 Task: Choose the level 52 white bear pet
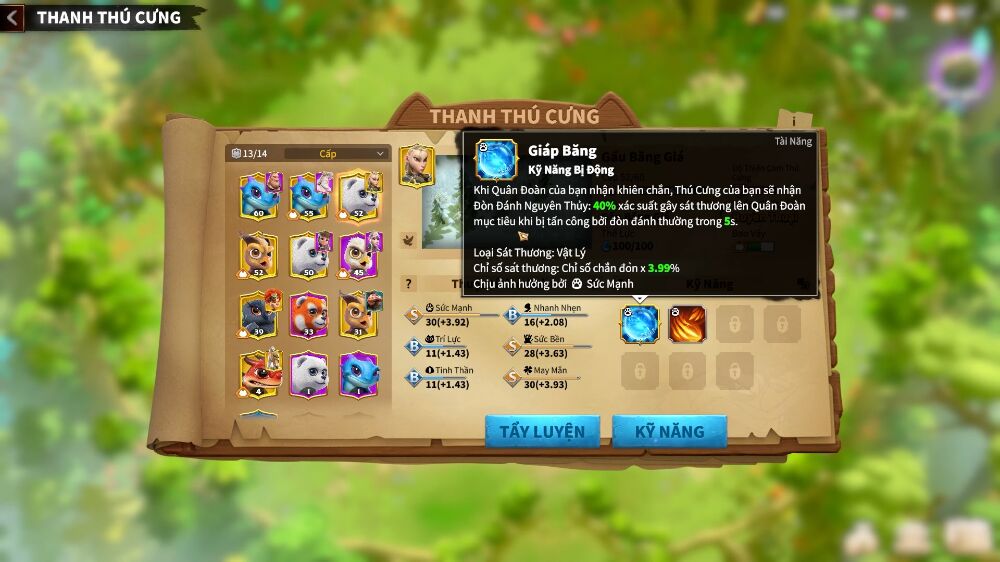coord(358,195)
